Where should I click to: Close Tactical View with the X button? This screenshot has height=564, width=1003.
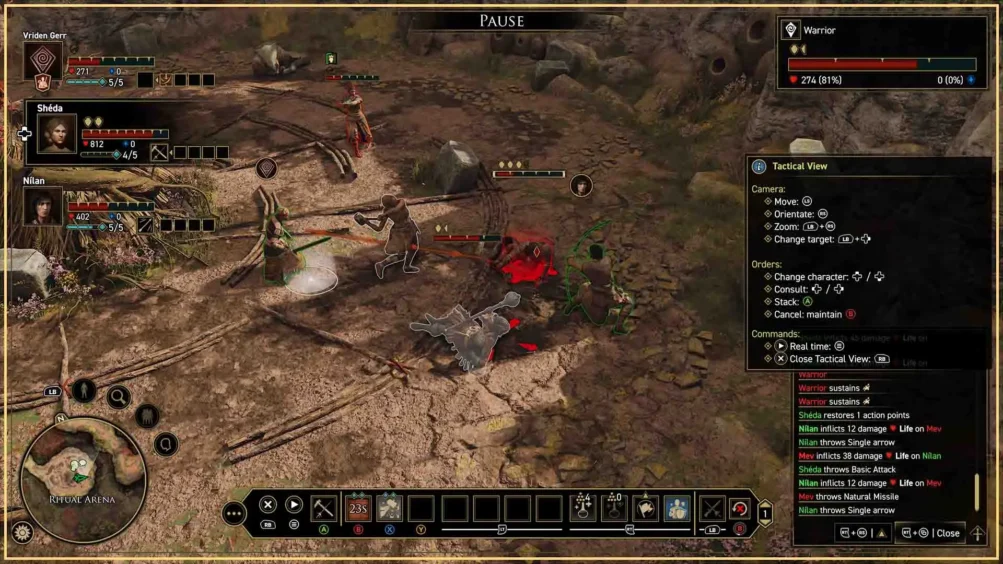point(268,505)
